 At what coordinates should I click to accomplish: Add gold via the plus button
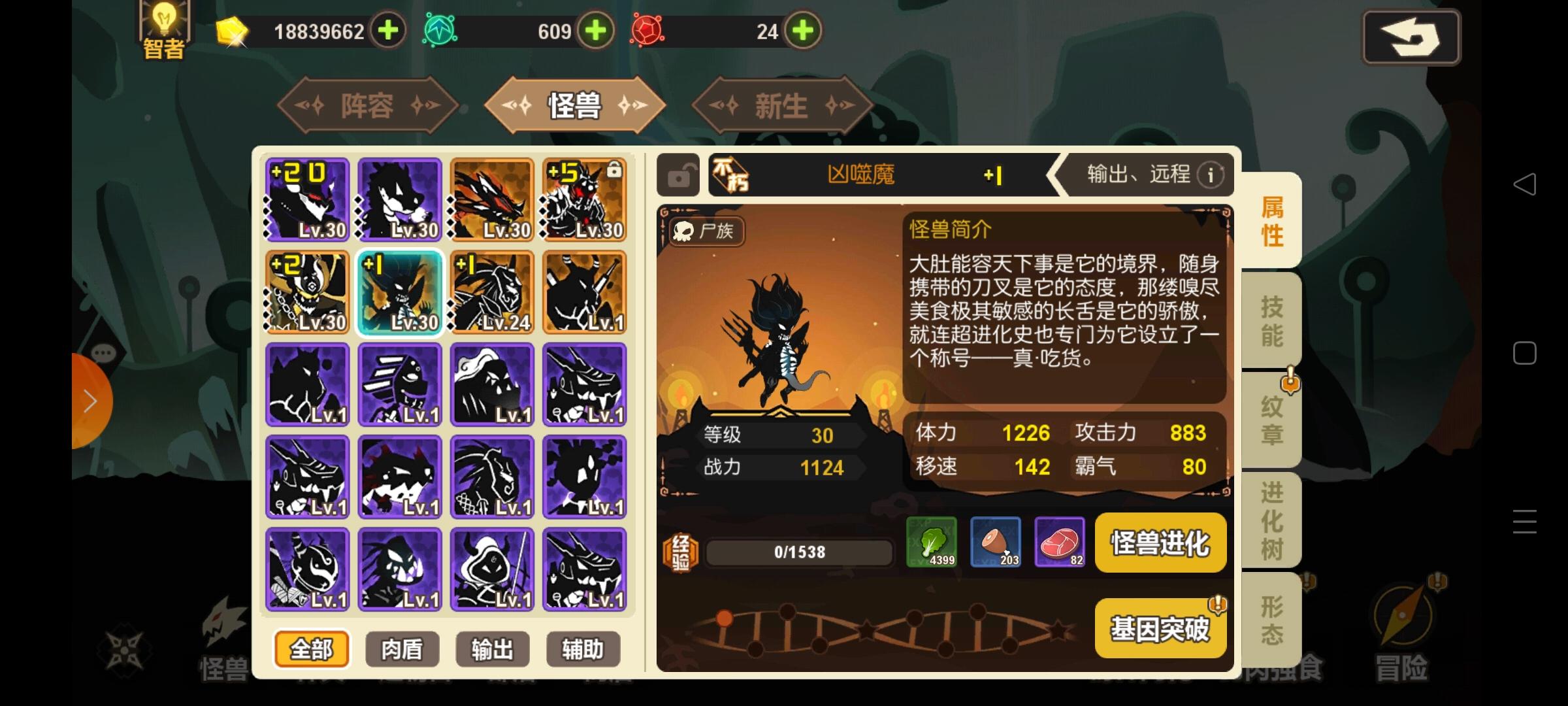coord(388,30)
